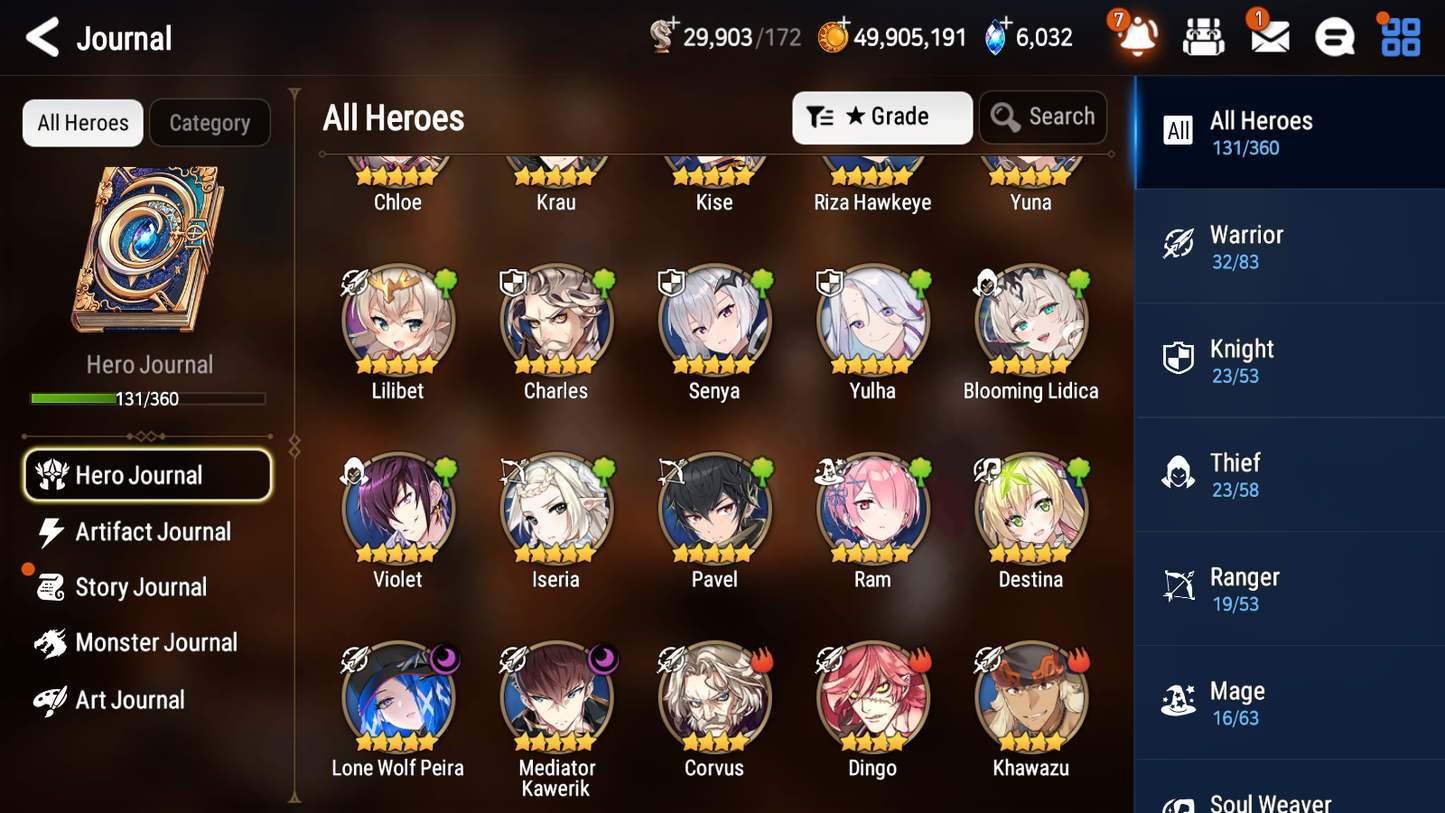Toggle the All Heroes view filter
This screenshot has height=813, width=1445.
[82, 123]
